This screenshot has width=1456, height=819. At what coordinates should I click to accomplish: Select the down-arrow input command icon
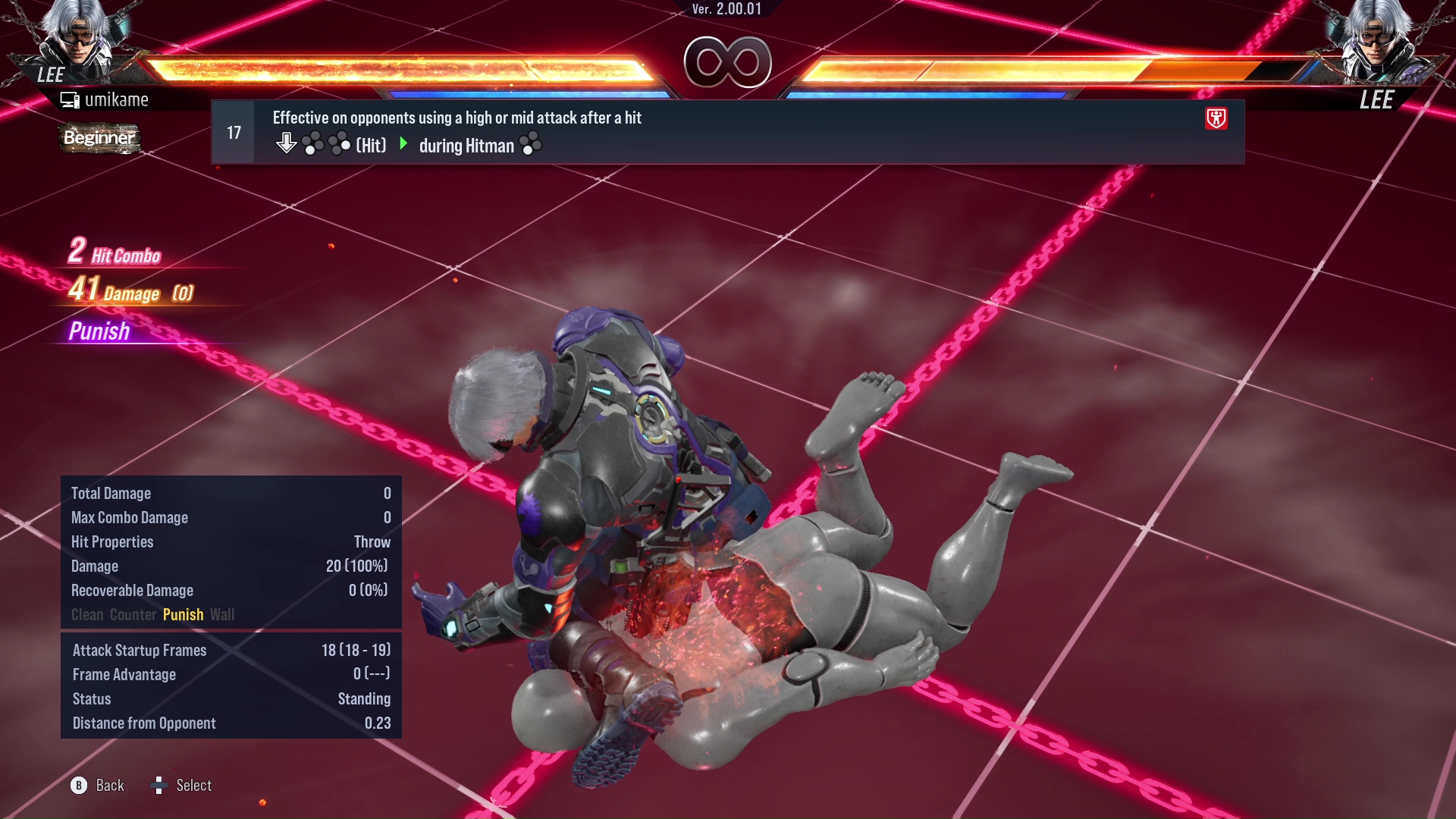pyautogui.click(x=287, y=142)
